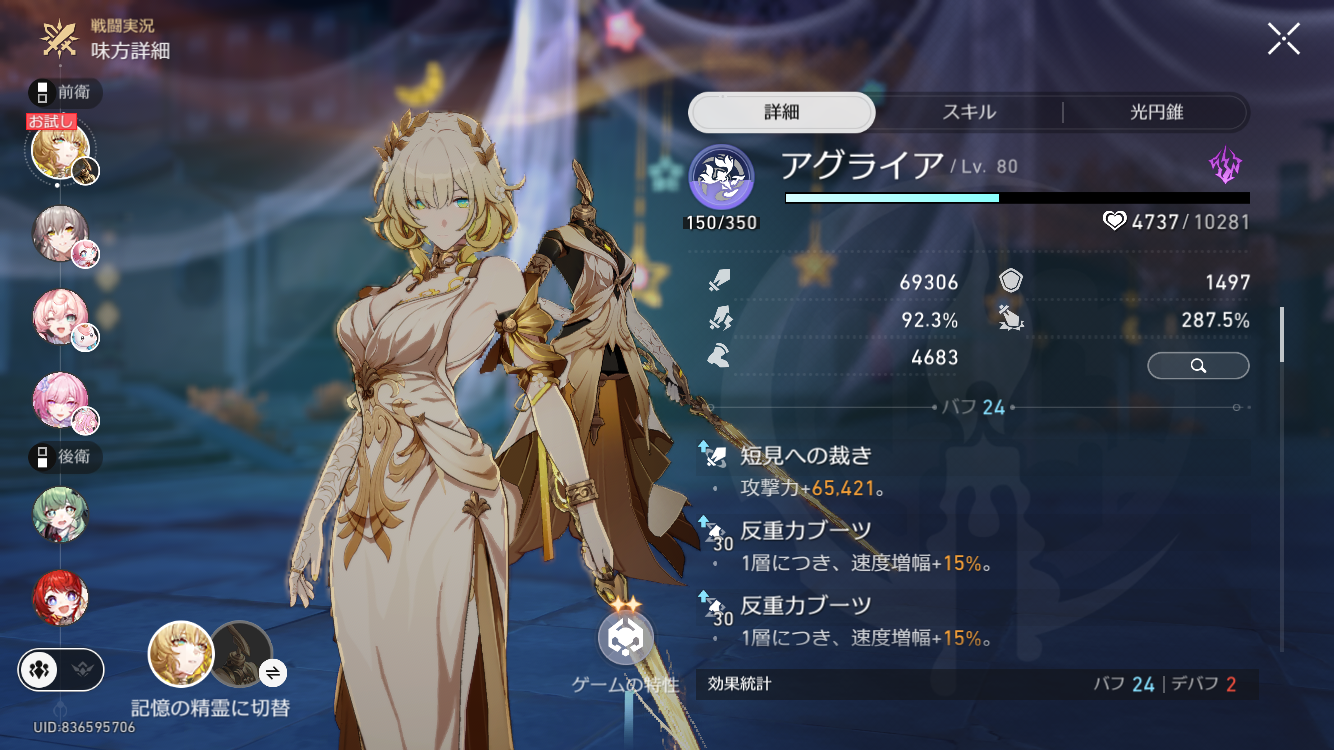1334x750 pixels.
Task: Open the 光円錐 tab
Action: coord(1155,112)
